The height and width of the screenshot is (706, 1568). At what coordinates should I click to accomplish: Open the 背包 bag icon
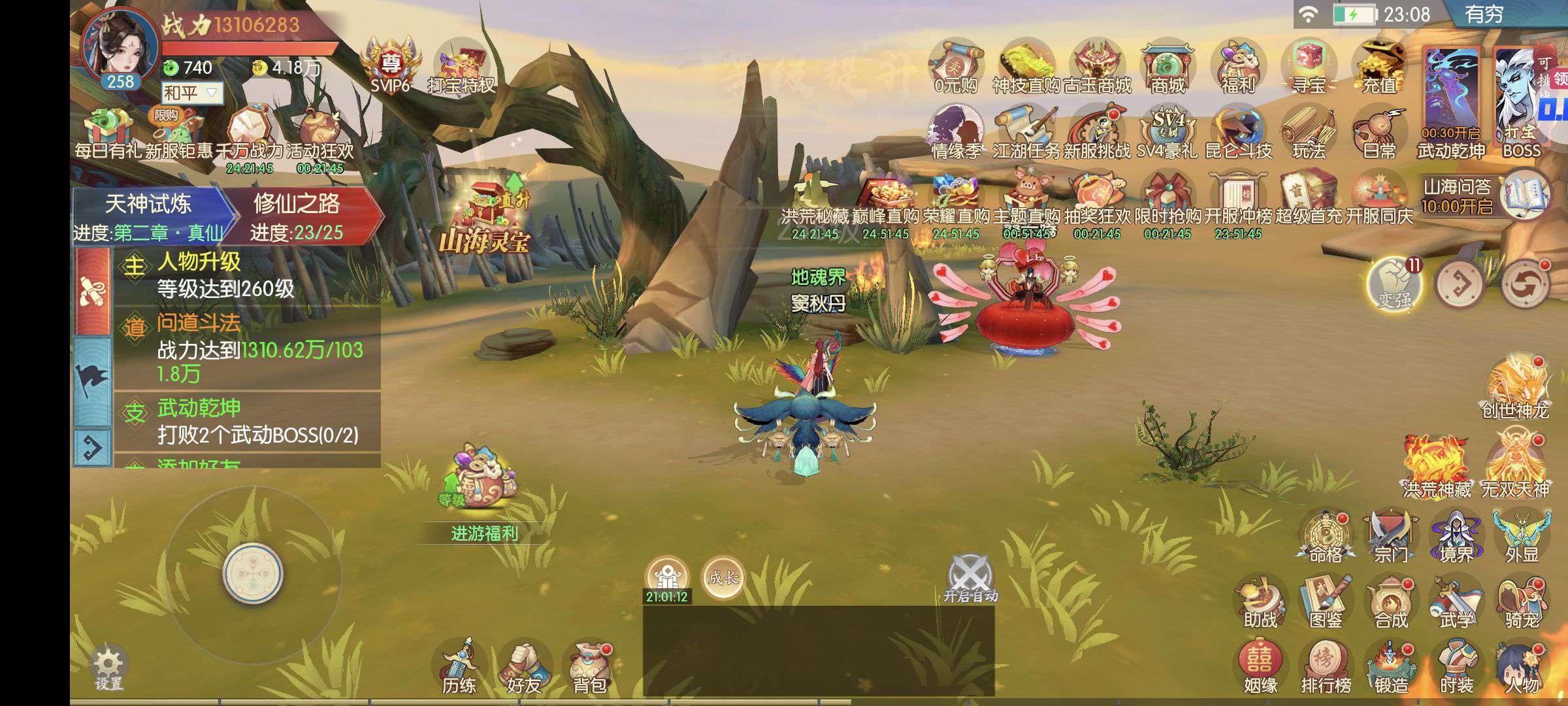coord(589,667)
